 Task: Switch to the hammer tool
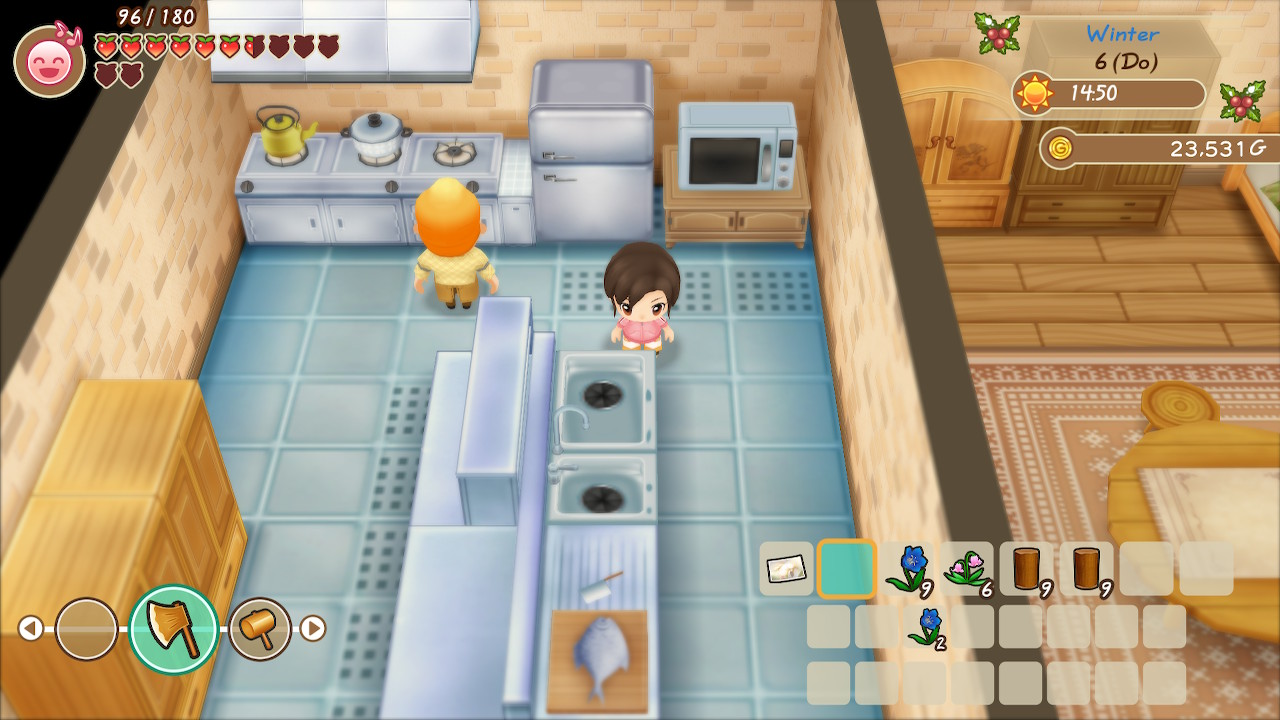[x=260, y=629]
